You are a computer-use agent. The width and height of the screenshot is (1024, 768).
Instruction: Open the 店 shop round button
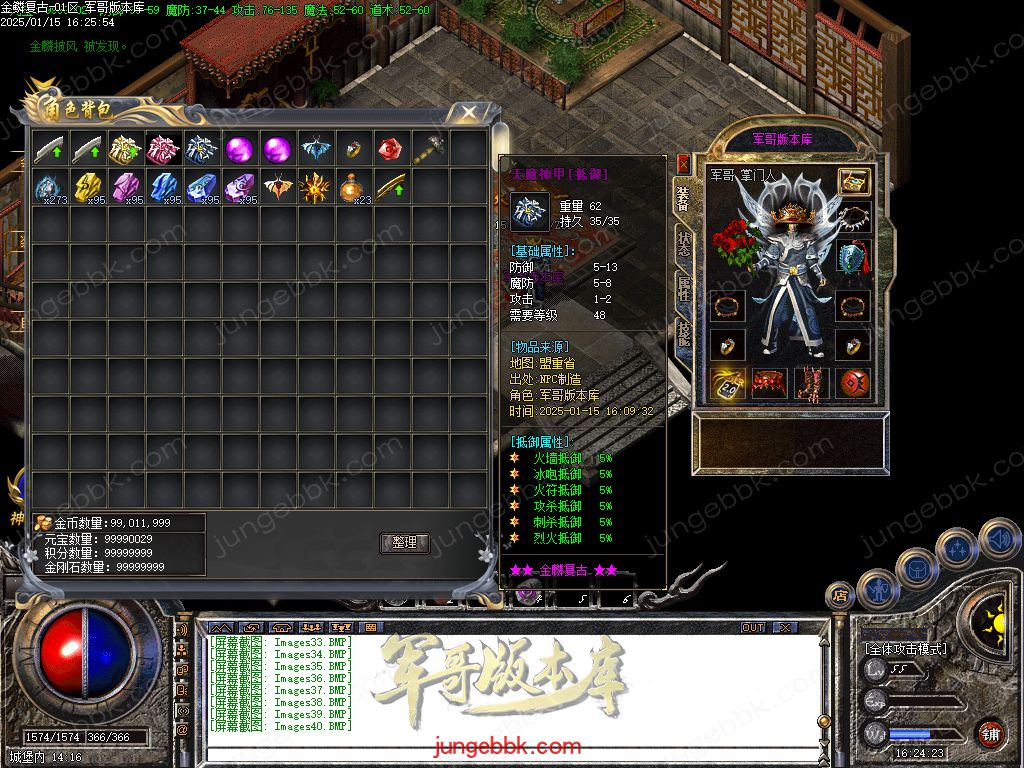point(839,596)
